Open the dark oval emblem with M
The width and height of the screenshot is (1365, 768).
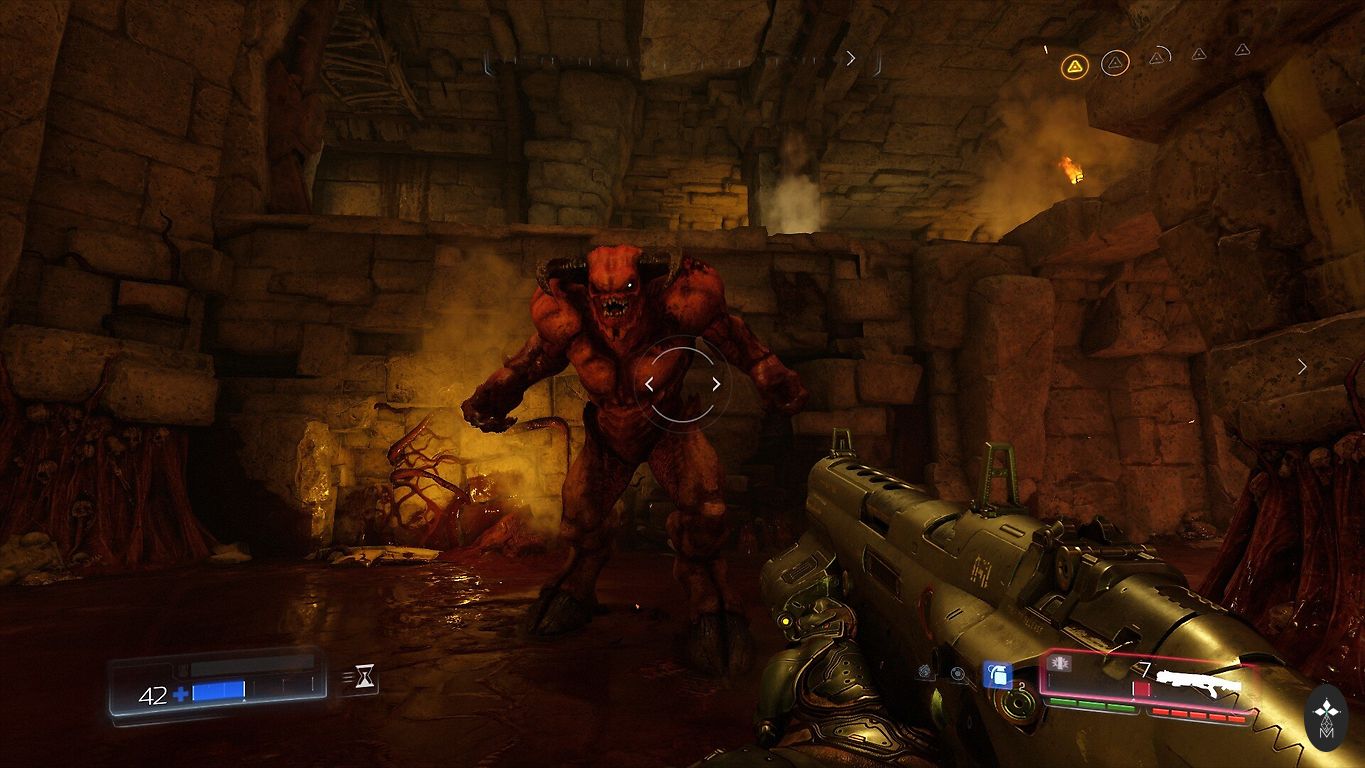[1328, 719]
